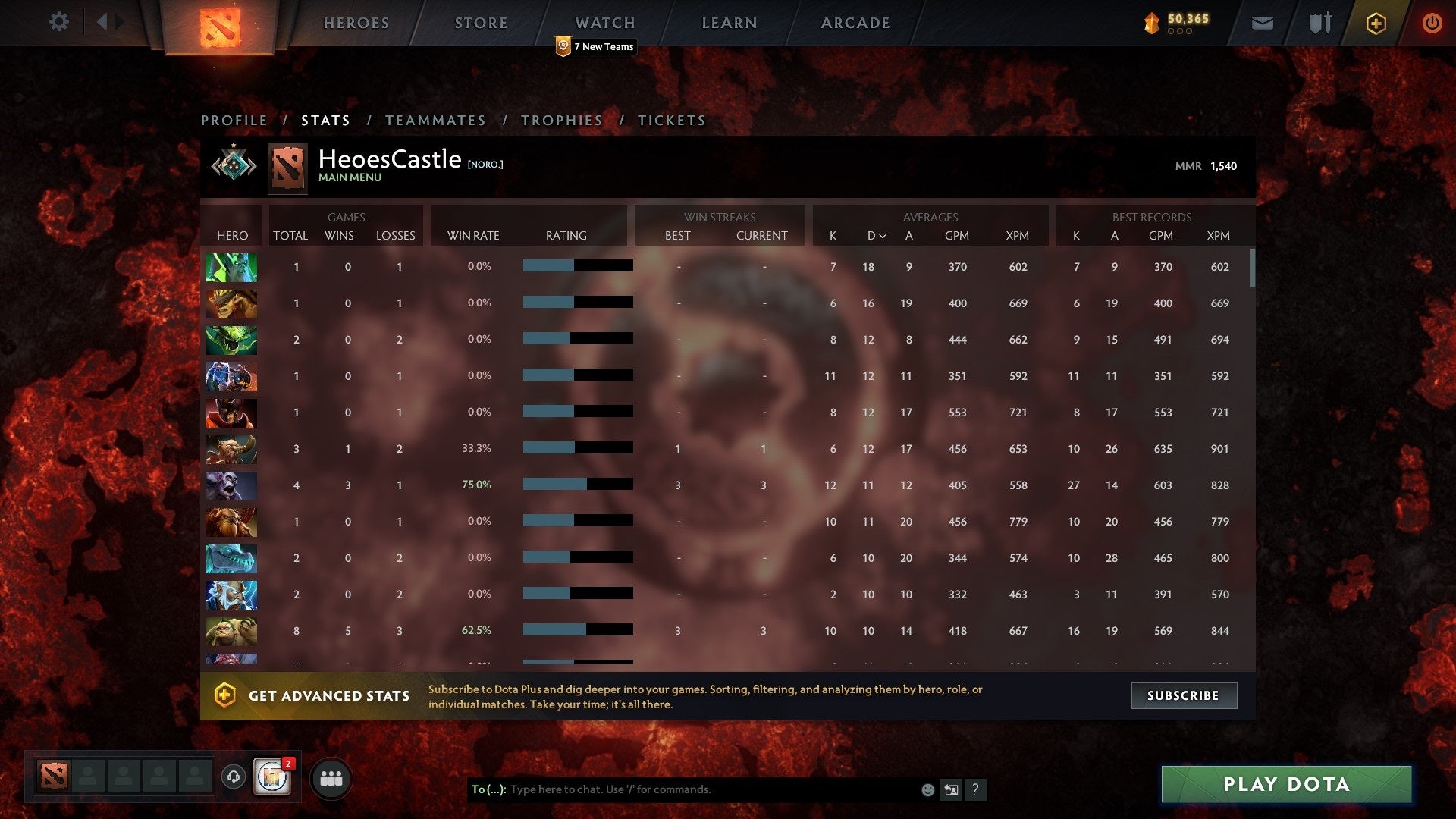Screen dimensions: 1456x819
Task: Open the Dota Plus hexagon icon
Action: [1377, 23]
